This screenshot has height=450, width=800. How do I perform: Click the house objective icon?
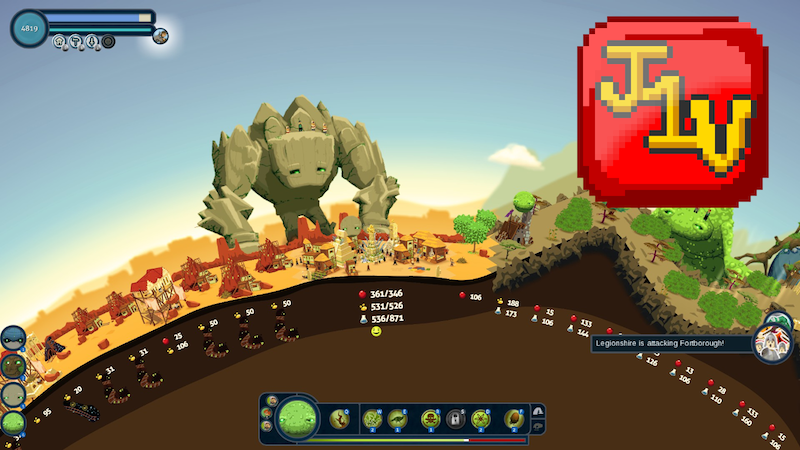pyautogui.click(x=60, y=42)
